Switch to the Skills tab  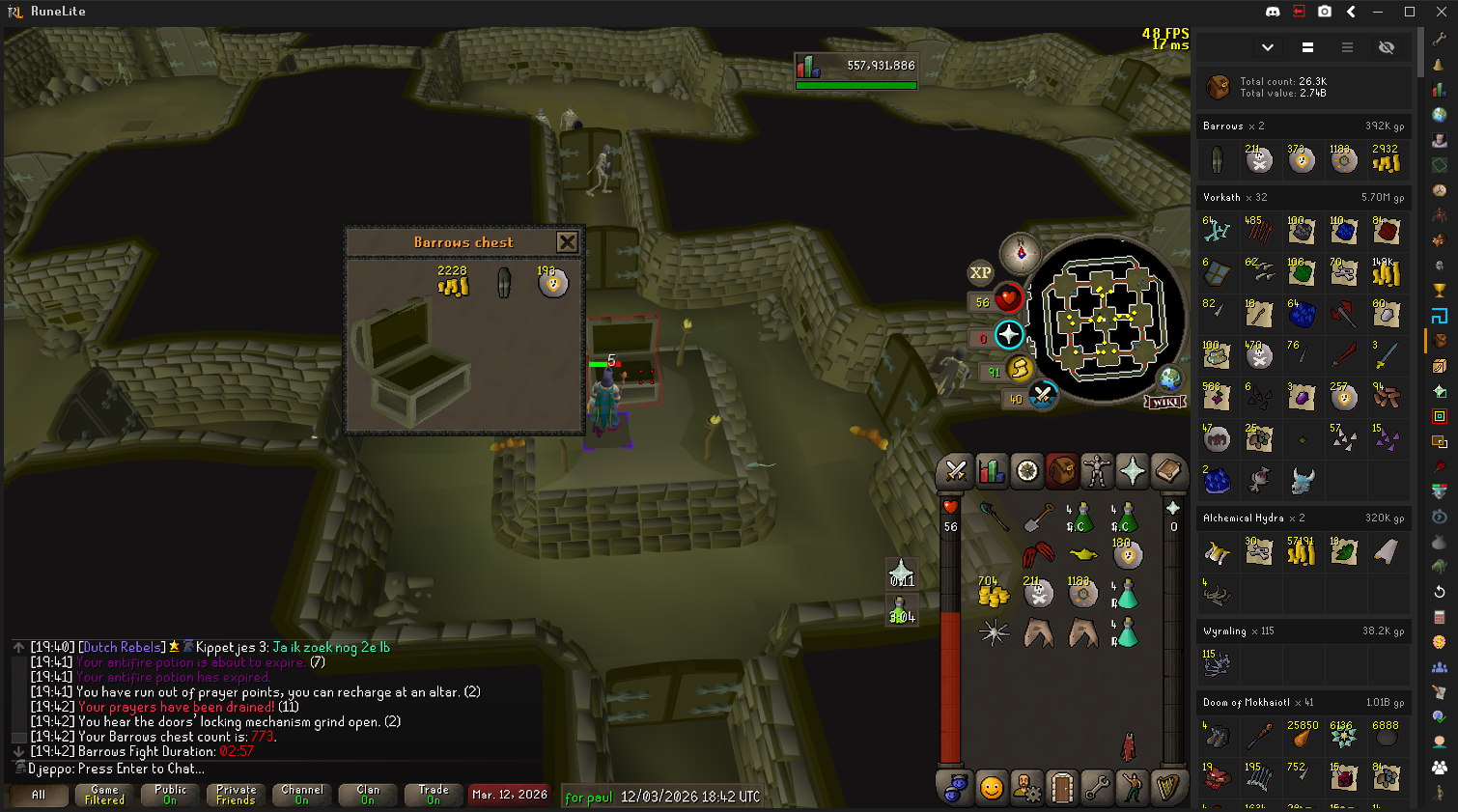(x=992, y=471)
